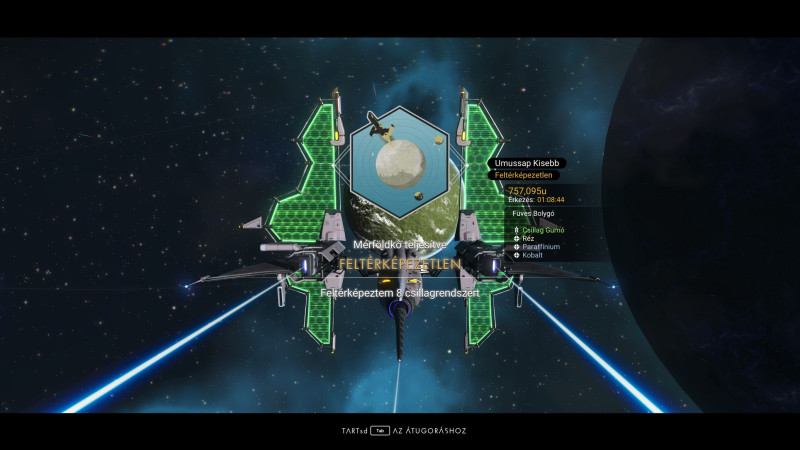Select the Umussap Kisebb planet label
The width and height of the screenshot is (800, 450).
[x=530, y=163]
